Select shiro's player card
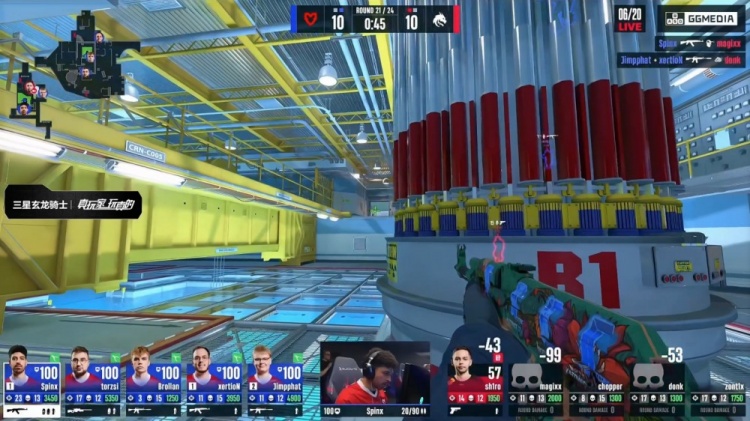The height and width of the screenshot is (421, 750). click(x=476, y=382)
